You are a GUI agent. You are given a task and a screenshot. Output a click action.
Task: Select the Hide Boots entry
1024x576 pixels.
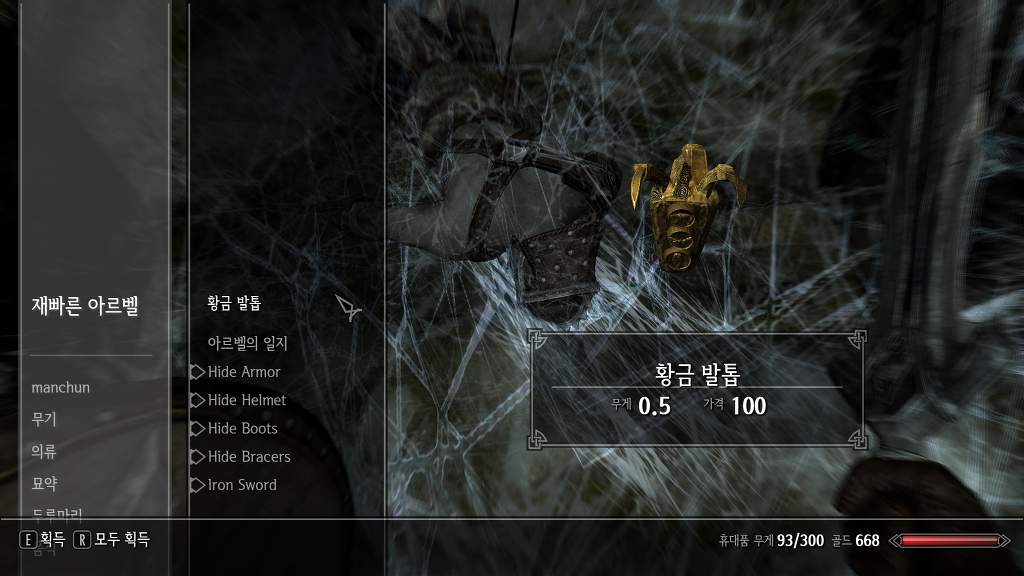pos(243,428)
